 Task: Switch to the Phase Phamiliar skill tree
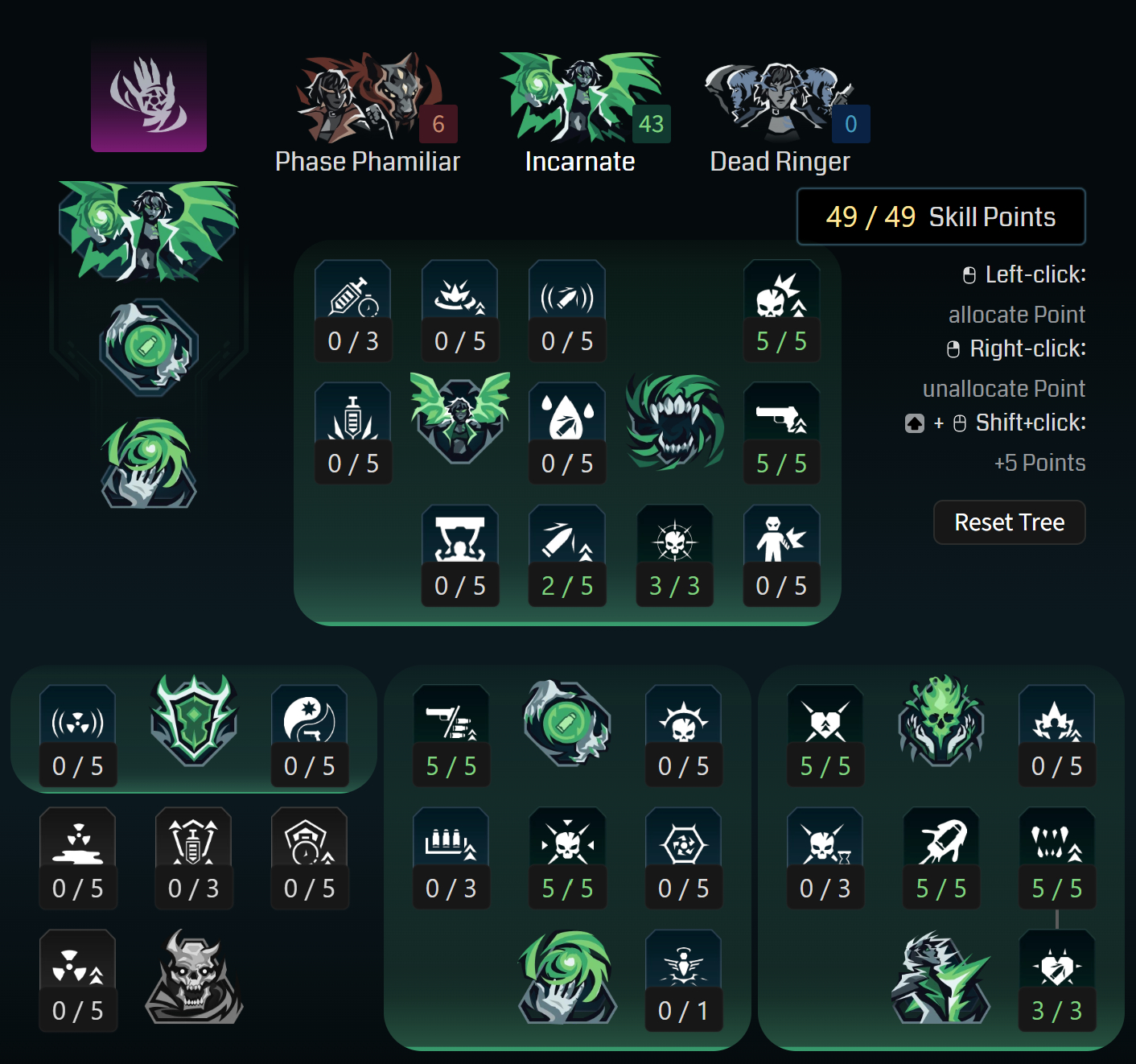coord(367,97)
